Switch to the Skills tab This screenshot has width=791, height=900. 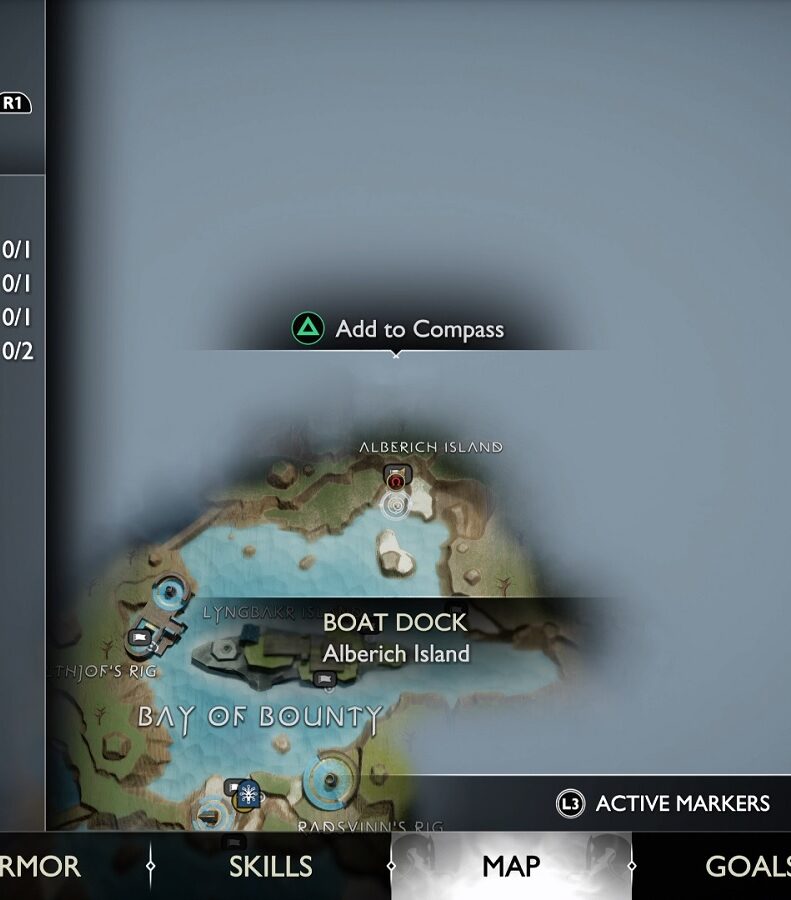(270, 866)
